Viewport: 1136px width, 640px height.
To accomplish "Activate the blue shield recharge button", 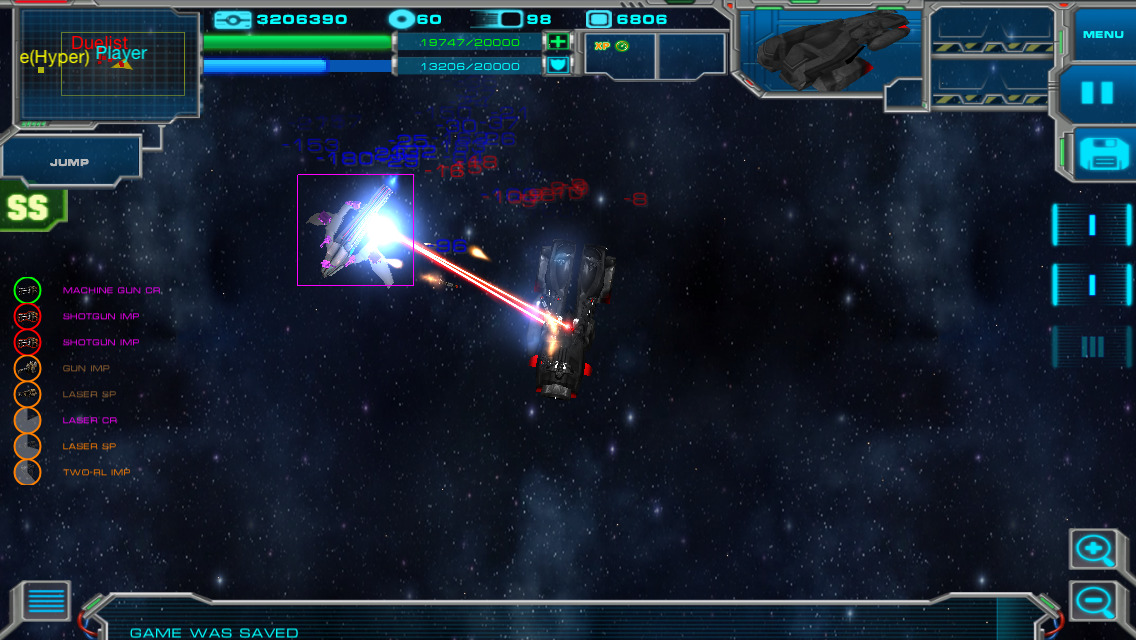I will coord(557,66).
